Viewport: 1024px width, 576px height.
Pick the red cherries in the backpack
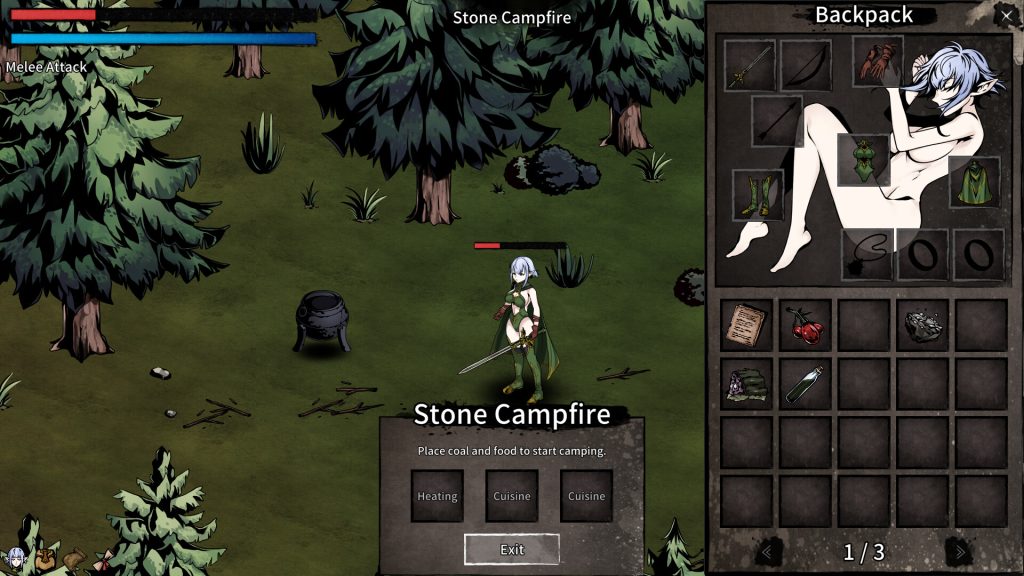coord(805,325)
